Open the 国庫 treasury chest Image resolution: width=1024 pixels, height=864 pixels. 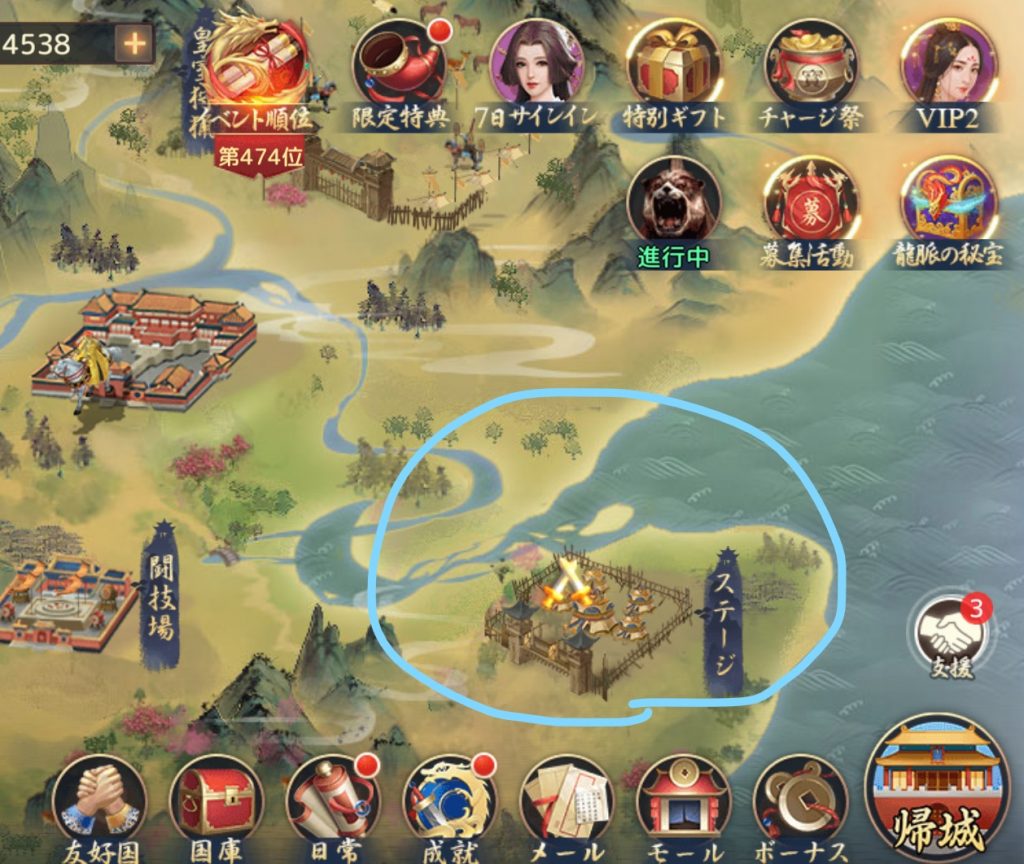point(216,803)
